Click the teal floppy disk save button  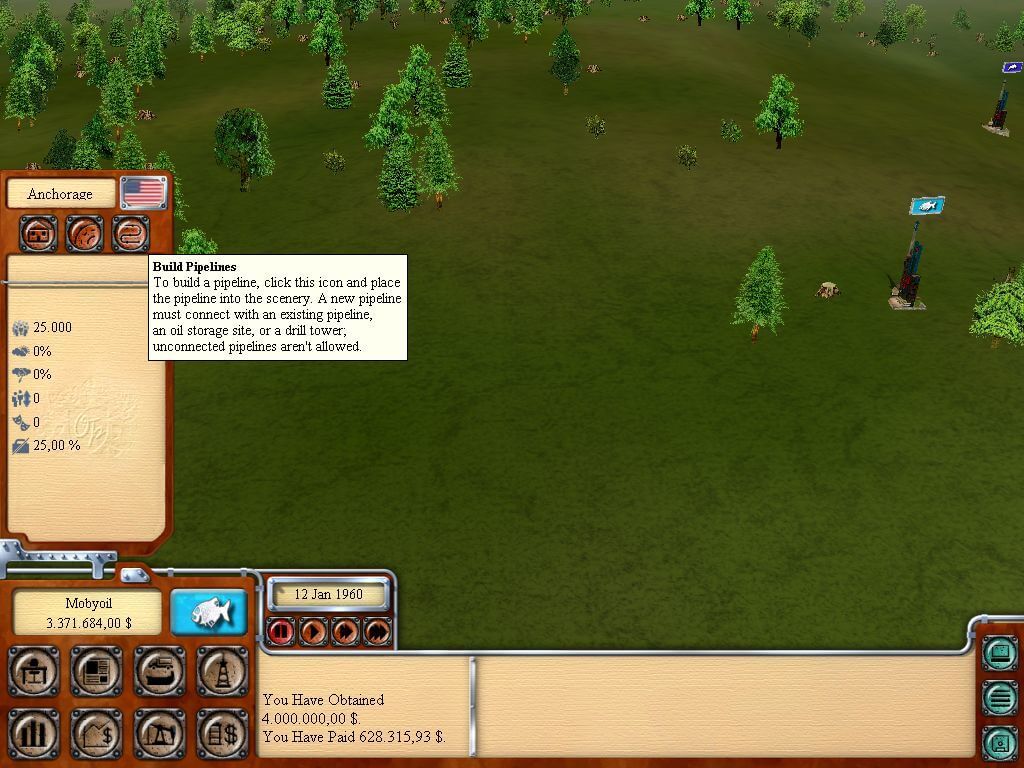[1000, 741]
